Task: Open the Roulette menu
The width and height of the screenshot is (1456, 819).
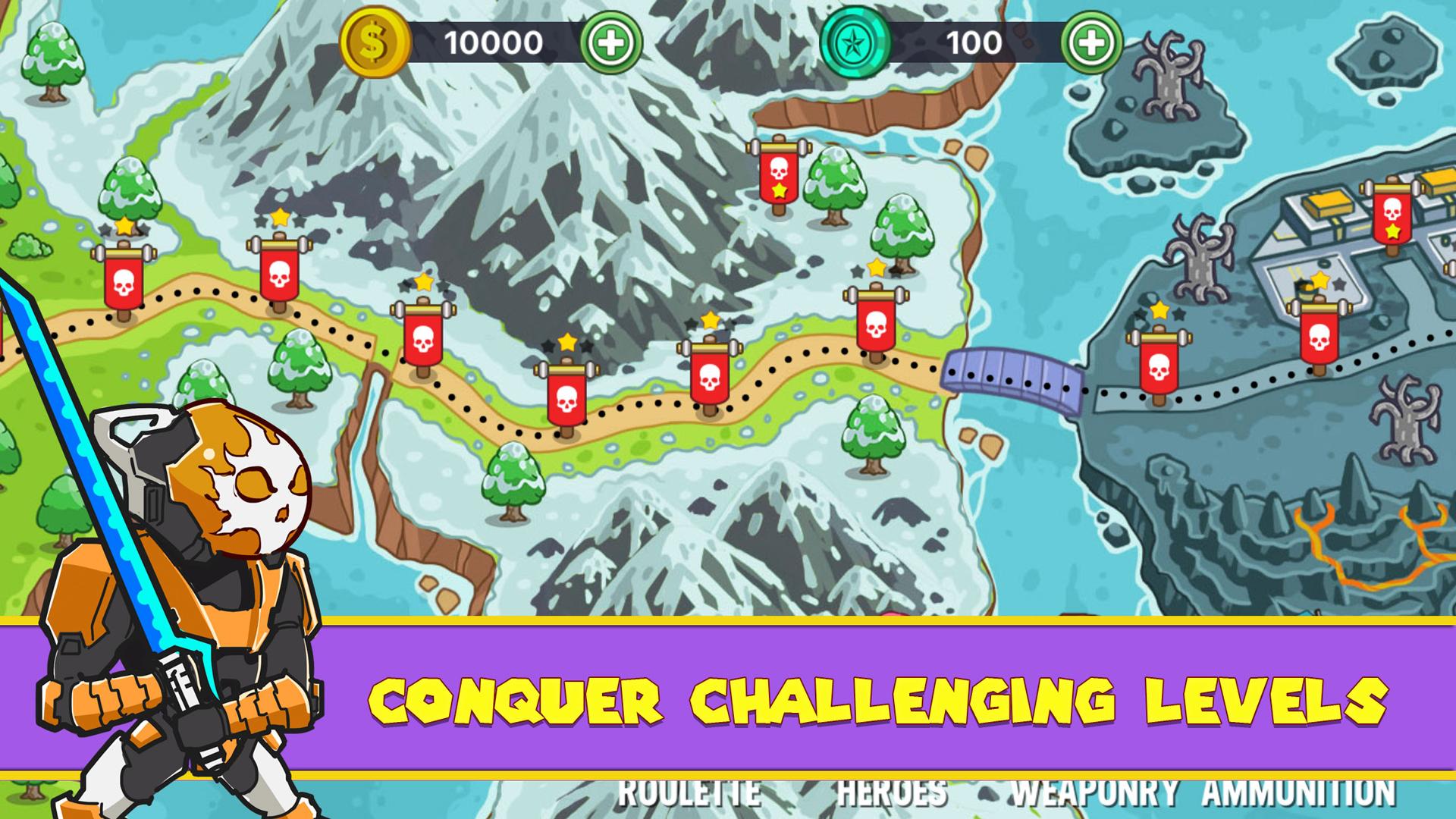Action: click(x=689, y=793)
